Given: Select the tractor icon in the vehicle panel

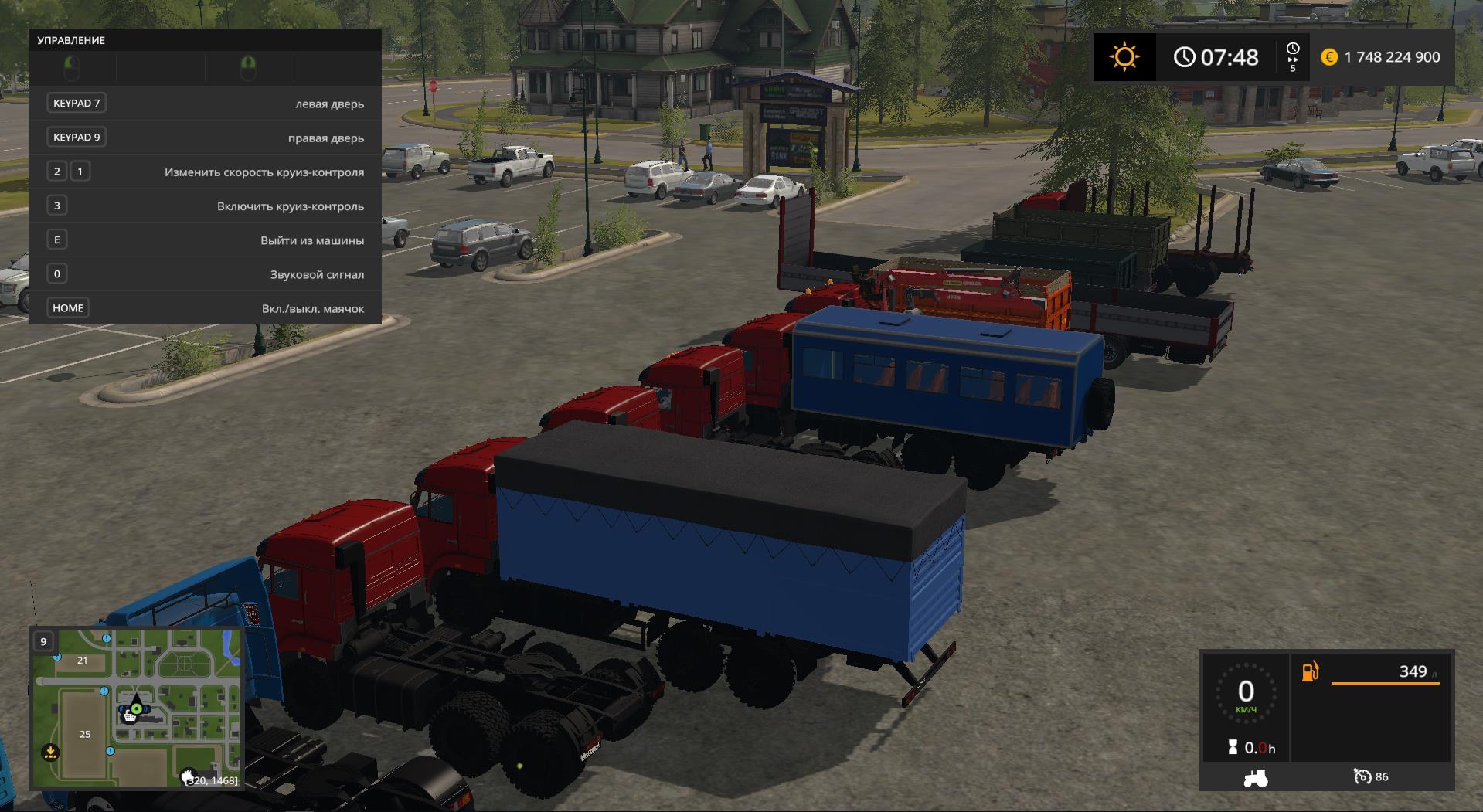Looking at the screenshot, I should click(x=1255, y=777).
